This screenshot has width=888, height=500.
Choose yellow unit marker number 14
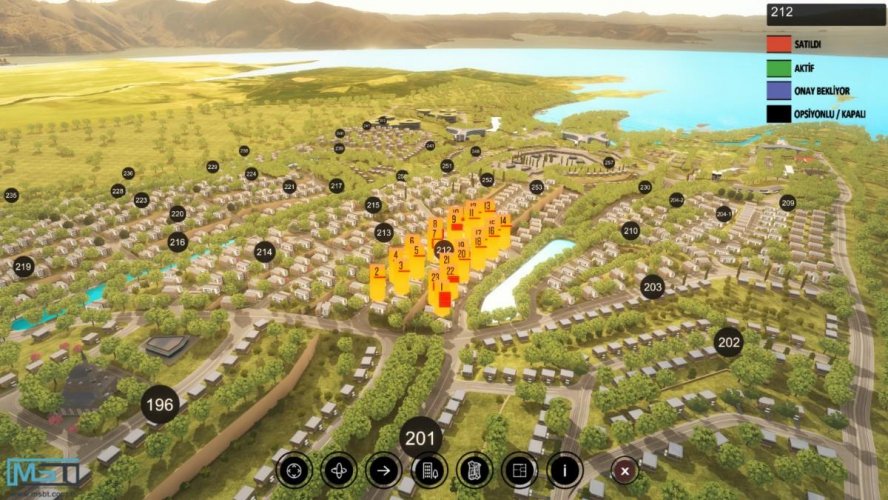[503, 223]
